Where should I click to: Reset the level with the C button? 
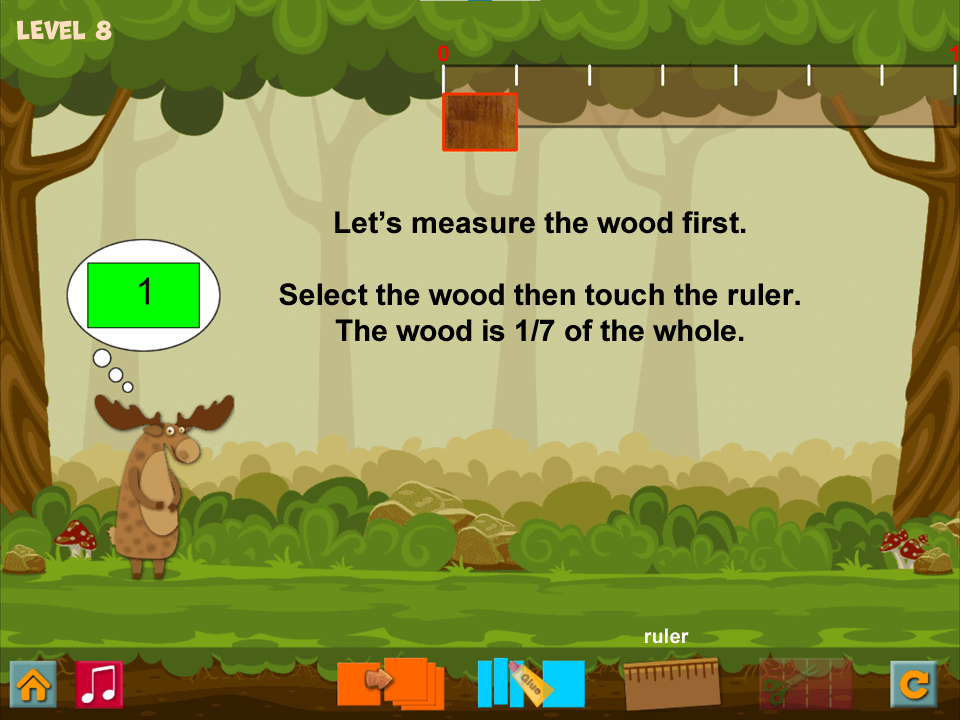(914, 685)
